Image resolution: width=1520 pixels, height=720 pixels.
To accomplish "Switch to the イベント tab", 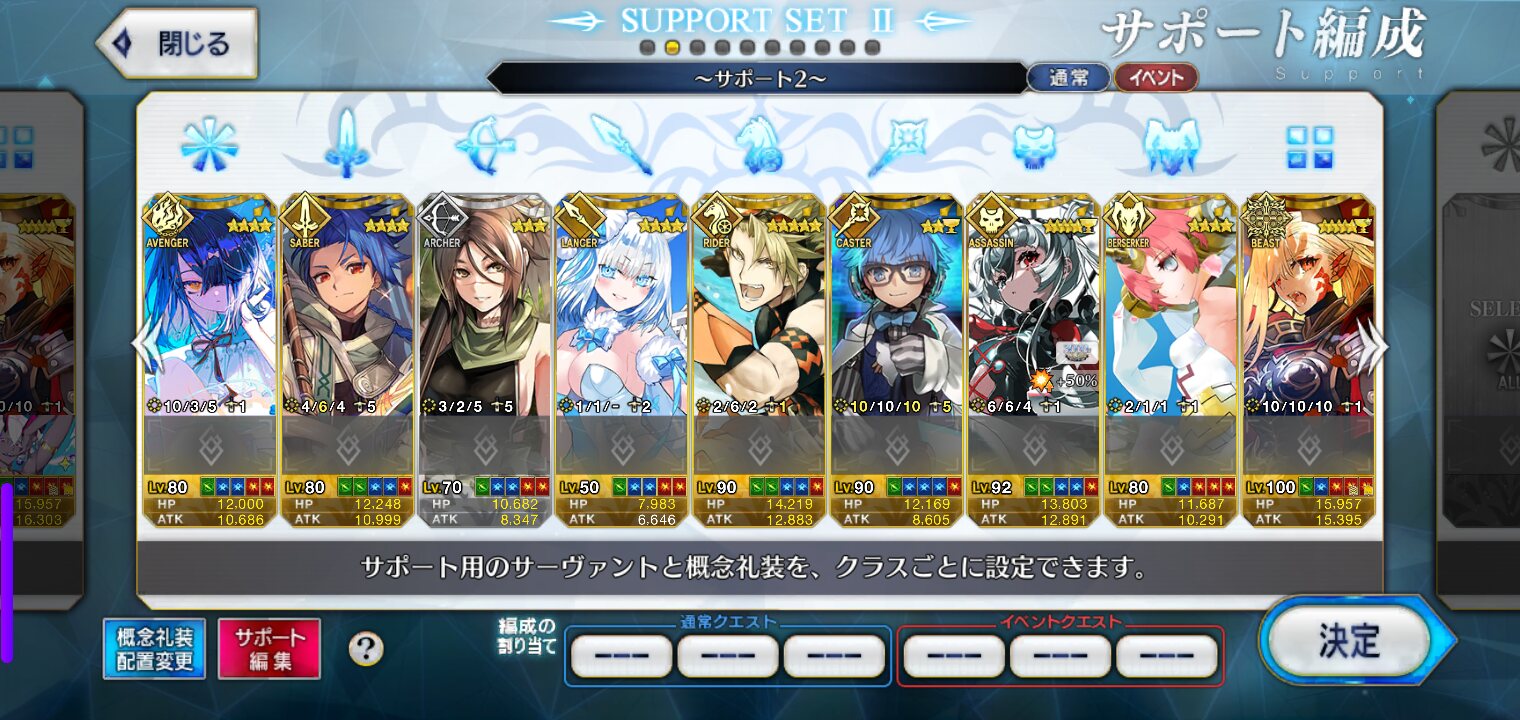I will [x=1155, y=78].
